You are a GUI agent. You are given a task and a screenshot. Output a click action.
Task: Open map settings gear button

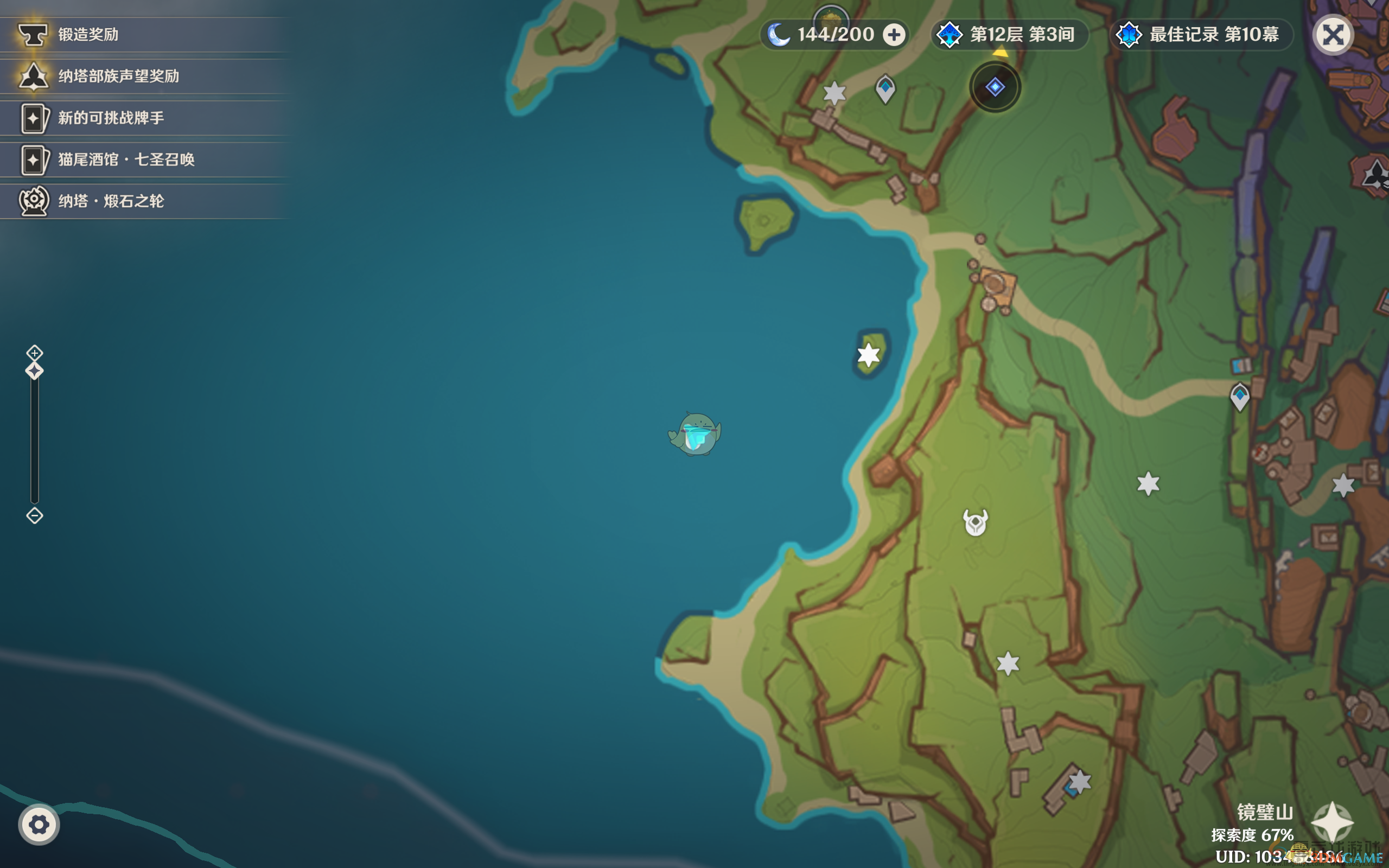(39, 825)
